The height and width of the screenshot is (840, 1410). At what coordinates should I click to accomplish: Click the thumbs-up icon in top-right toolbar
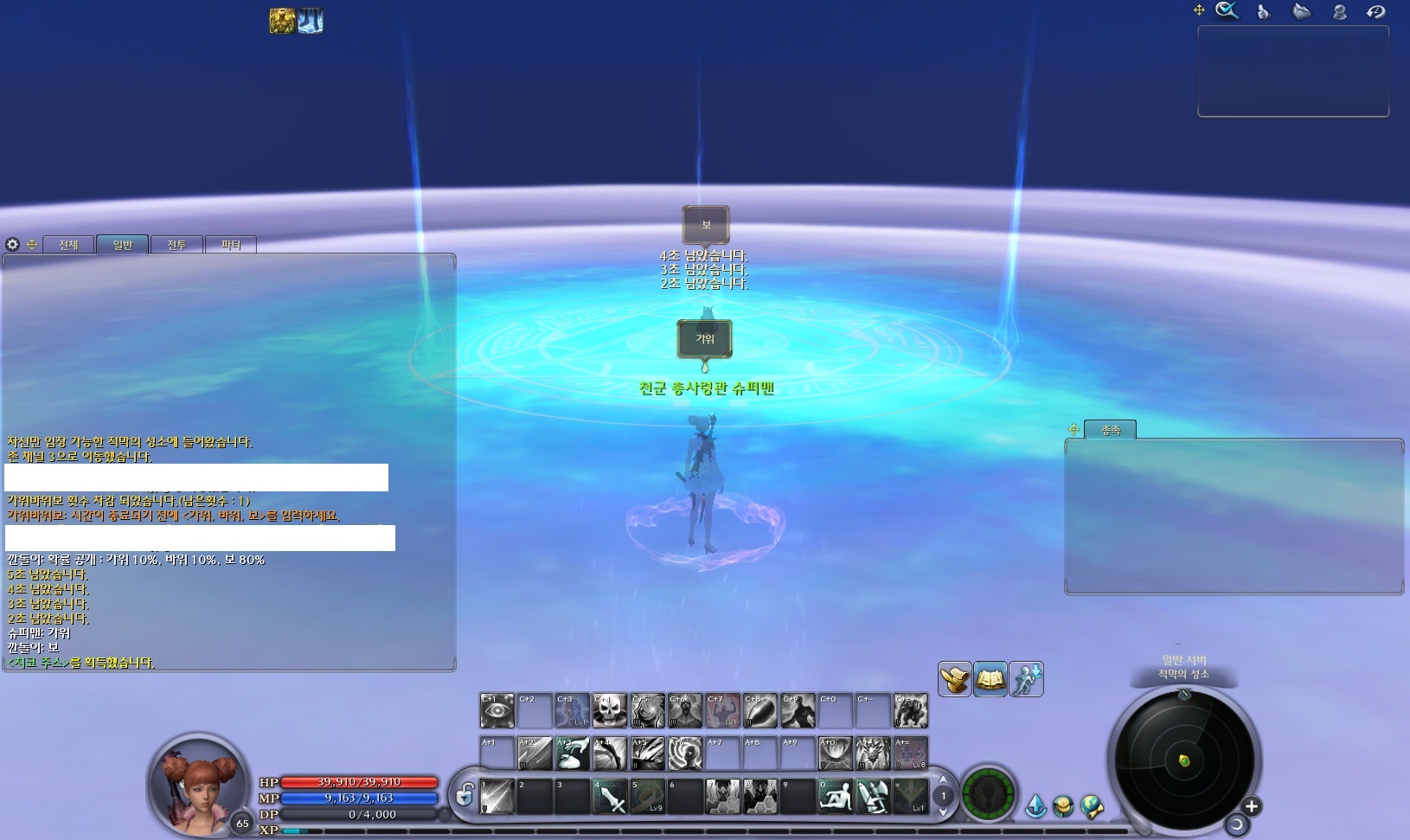pos(1263,11)
